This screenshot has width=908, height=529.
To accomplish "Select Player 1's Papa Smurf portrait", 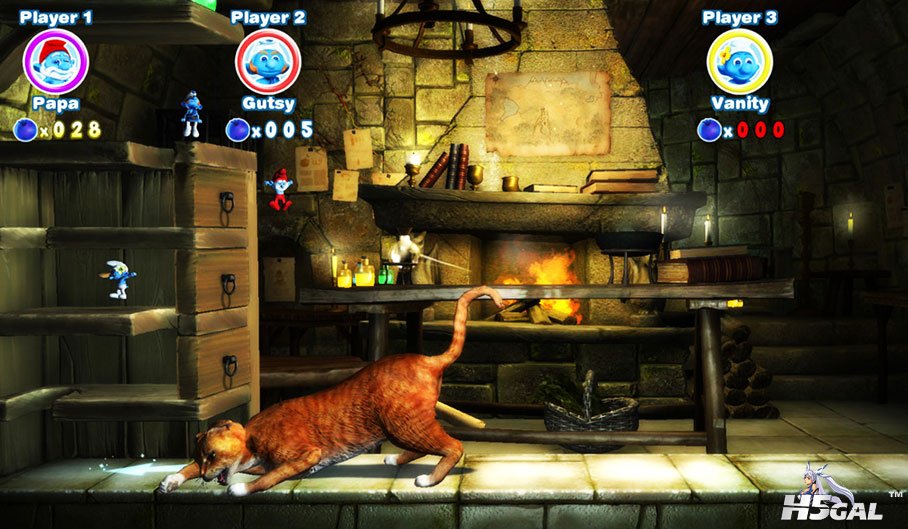I will 56,62.
